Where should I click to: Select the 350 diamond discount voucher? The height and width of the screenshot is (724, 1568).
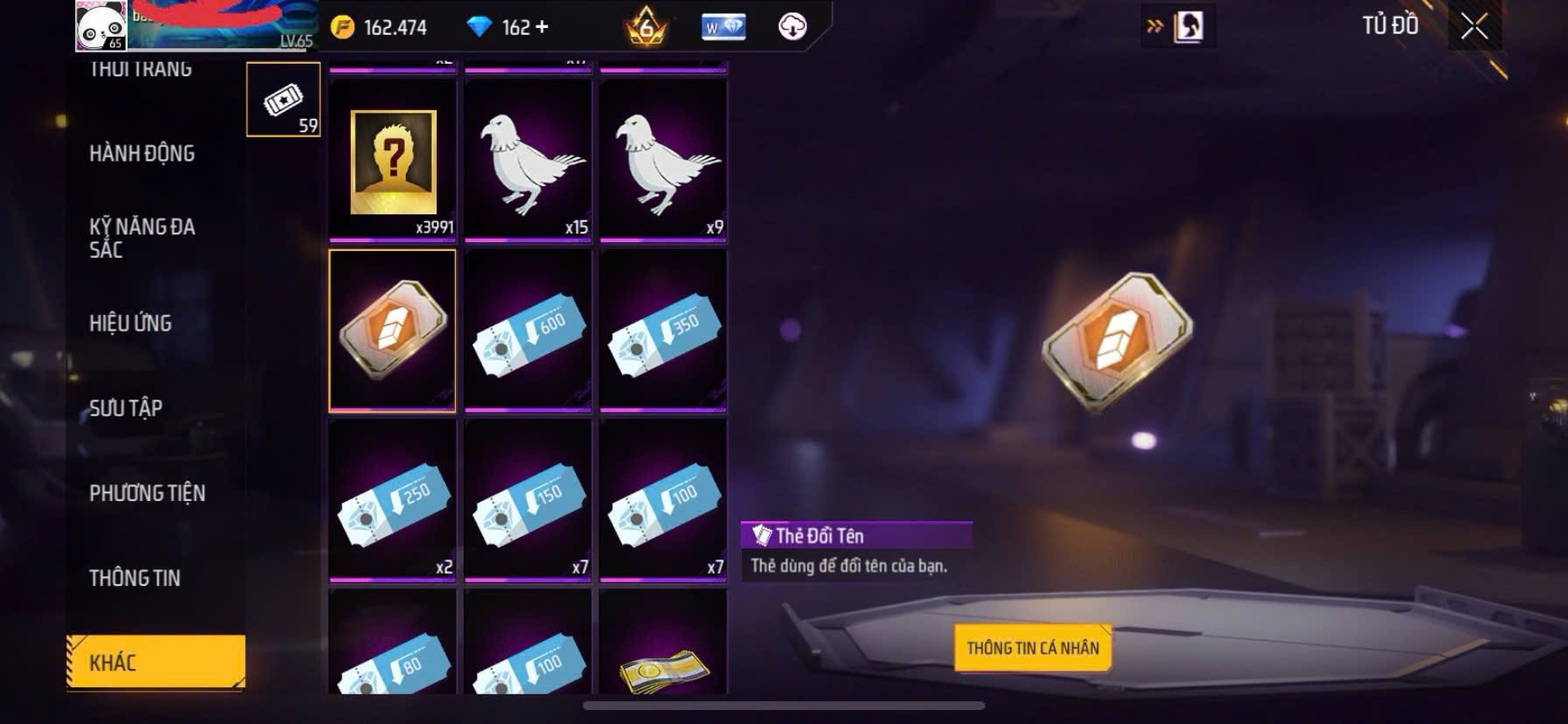663,331
